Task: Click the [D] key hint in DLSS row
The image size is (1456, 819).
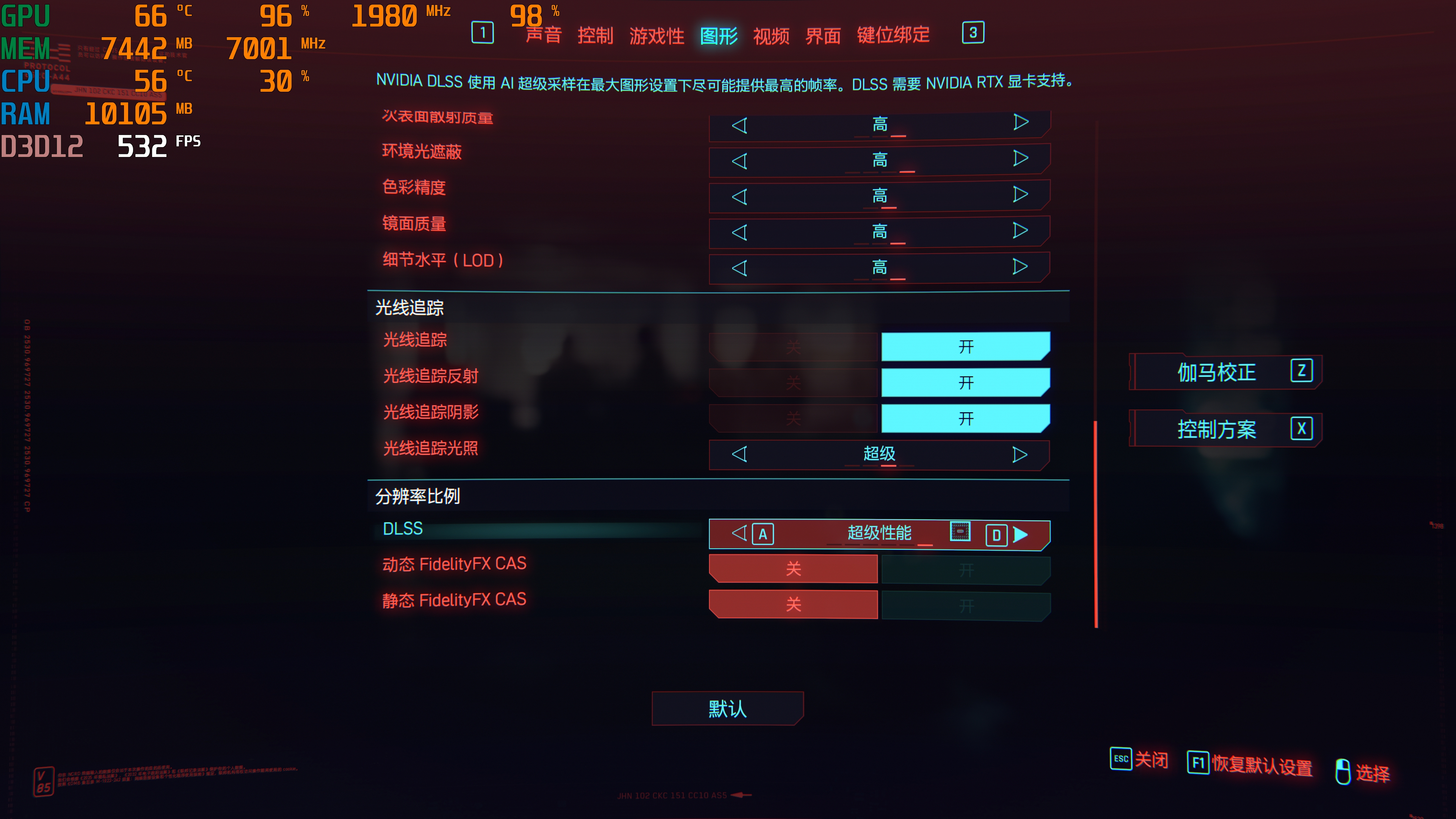Action: pyautogui.click(x=997, y=534)
